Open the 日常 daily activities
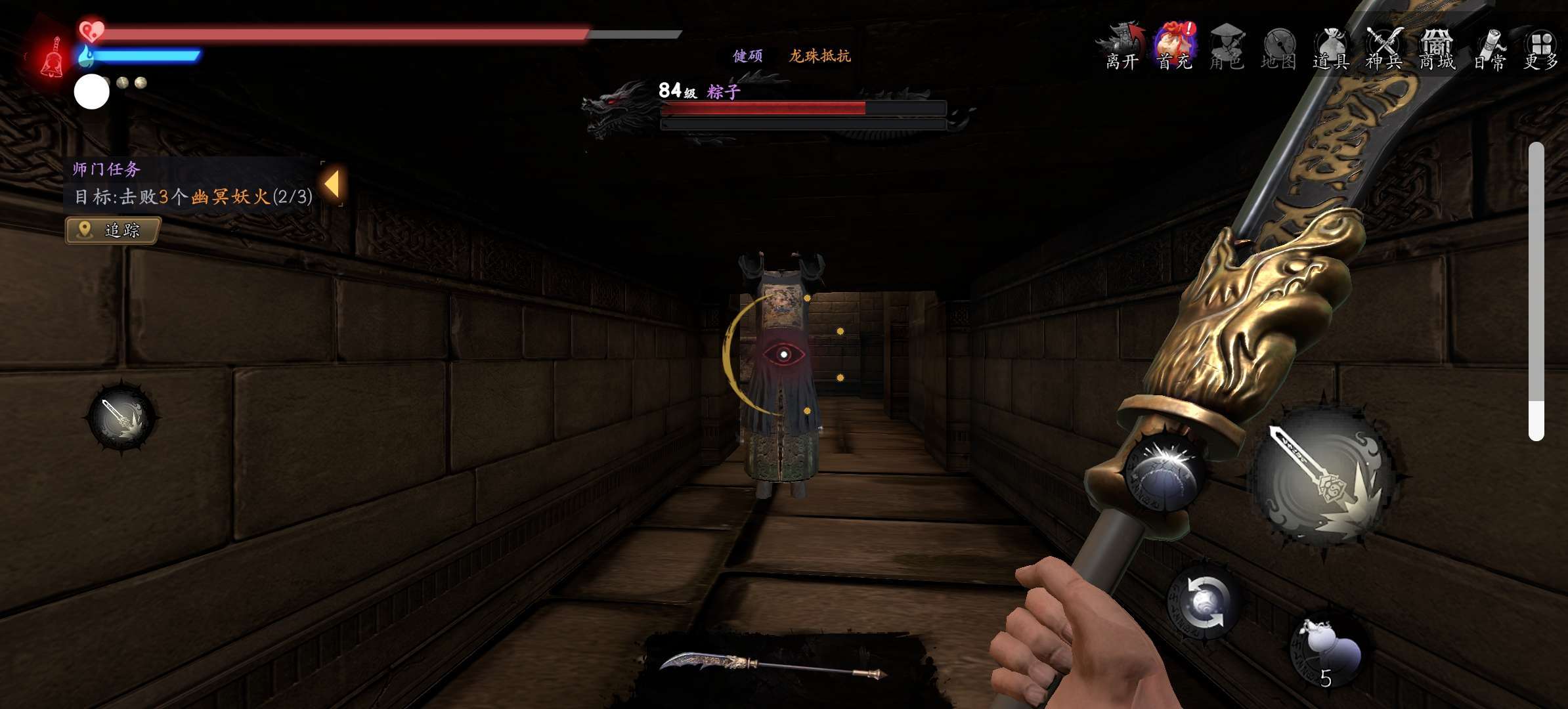 pyautogui.click(x=1489, y=47)
